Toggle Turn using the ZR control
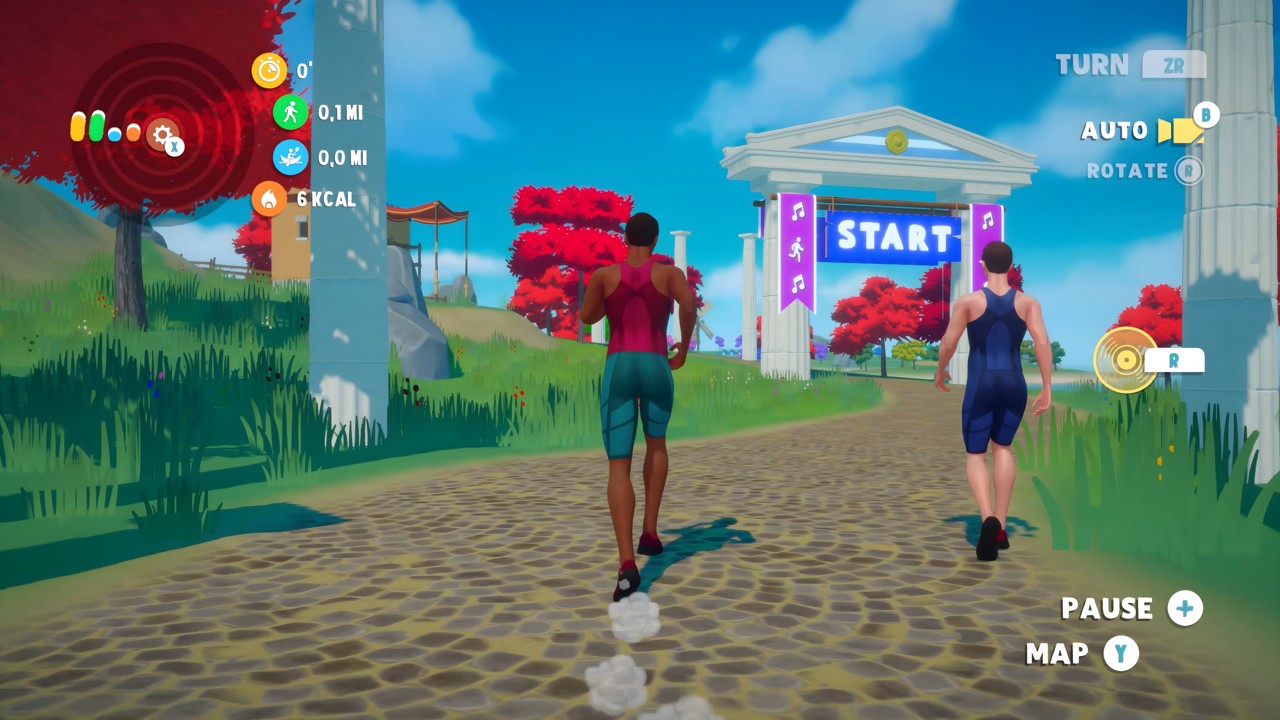 point(1175,64)
